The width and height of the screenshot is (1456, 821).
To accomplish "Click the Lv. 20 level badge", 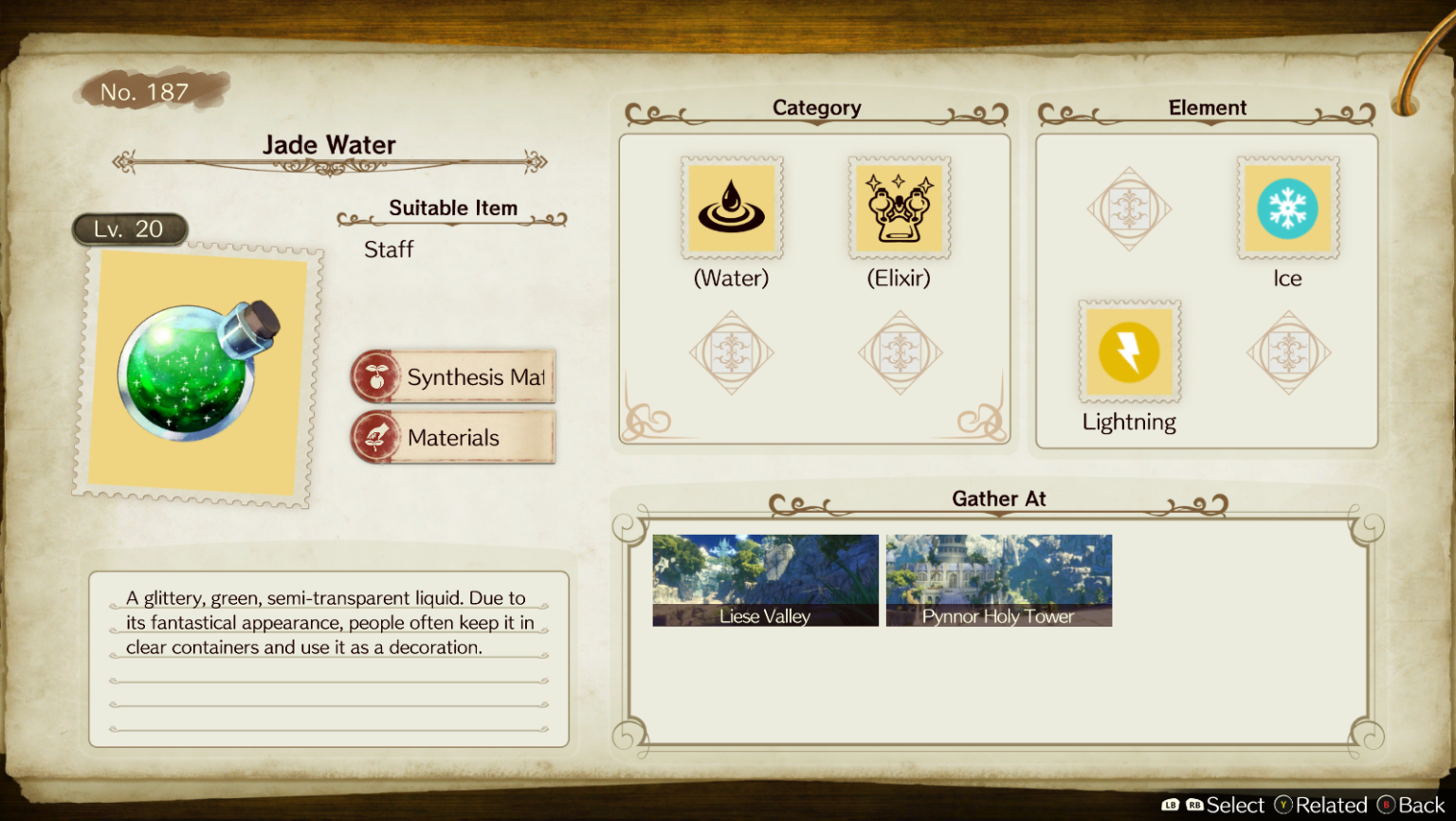I will pos(130,228).
